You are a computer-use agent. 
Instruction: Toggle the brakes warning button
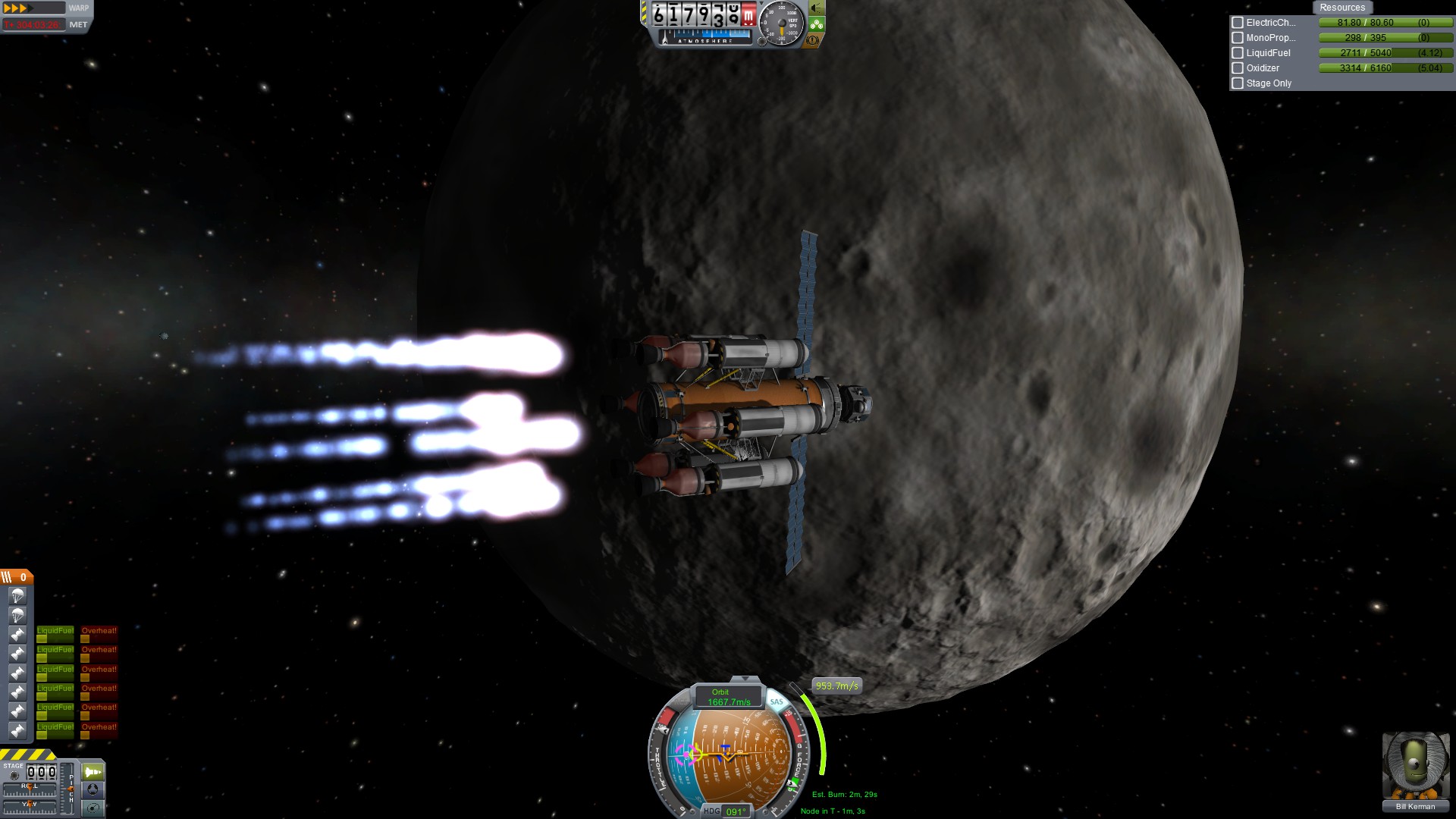click(813, 40)
